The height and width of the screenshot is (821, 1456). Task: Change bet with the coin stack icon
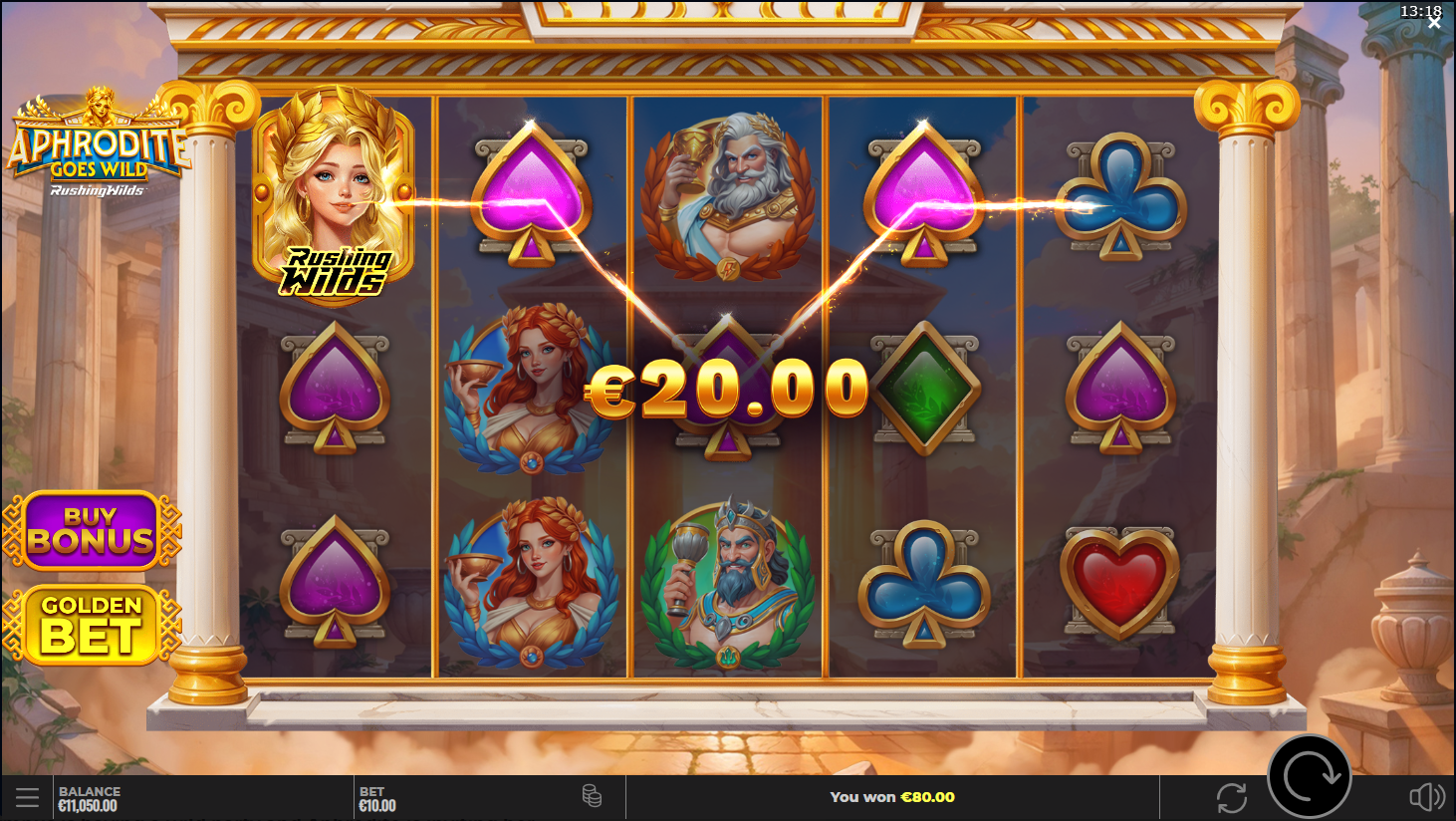coord(592,796)
